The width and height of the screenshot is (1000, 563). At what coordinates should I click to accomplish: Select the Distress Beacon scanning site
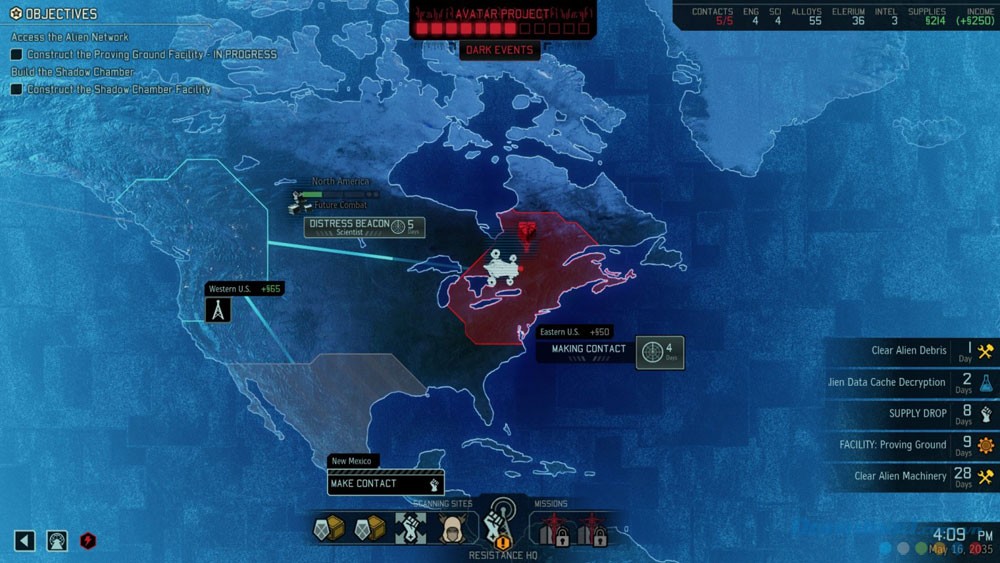click(x=364, y=227)
